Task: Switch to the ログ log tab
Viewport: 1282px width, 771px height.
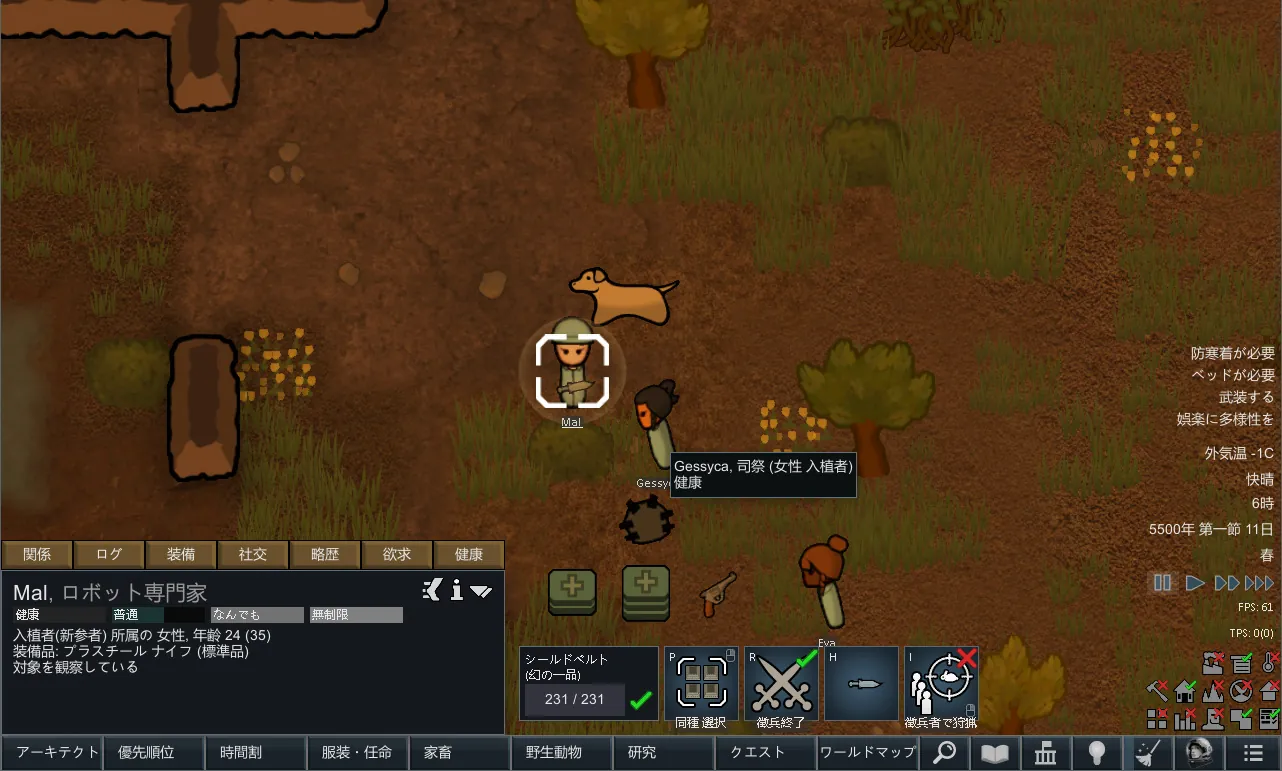Action: 109,554
